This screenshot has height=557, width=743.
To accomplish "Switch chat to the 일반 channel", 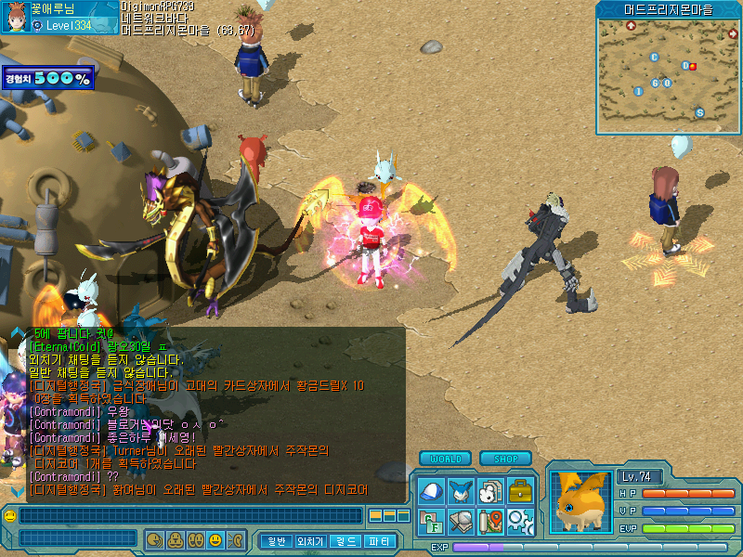I will point(275,541).
